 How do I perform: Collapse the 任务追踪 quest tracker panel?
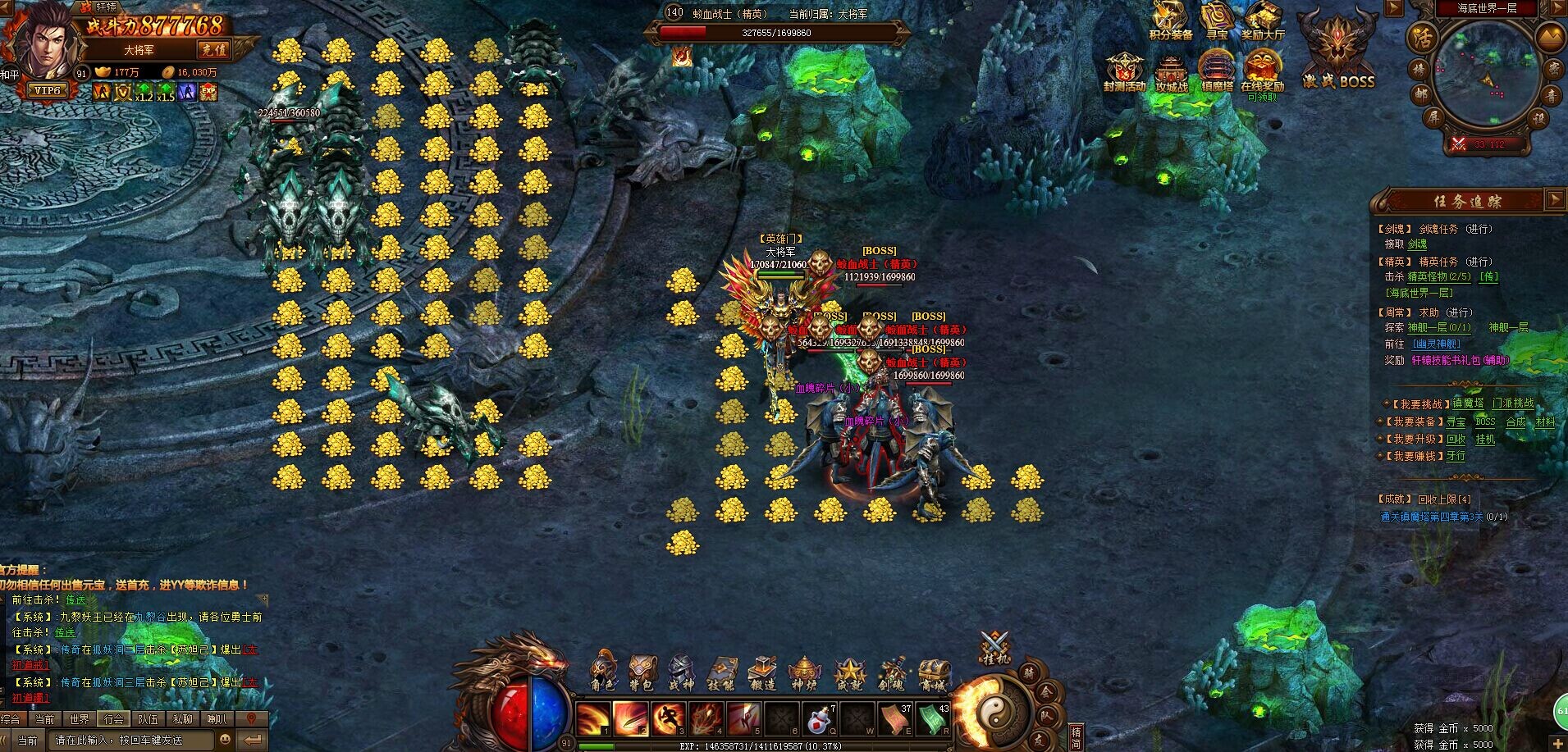click(x=1554, y=199)
